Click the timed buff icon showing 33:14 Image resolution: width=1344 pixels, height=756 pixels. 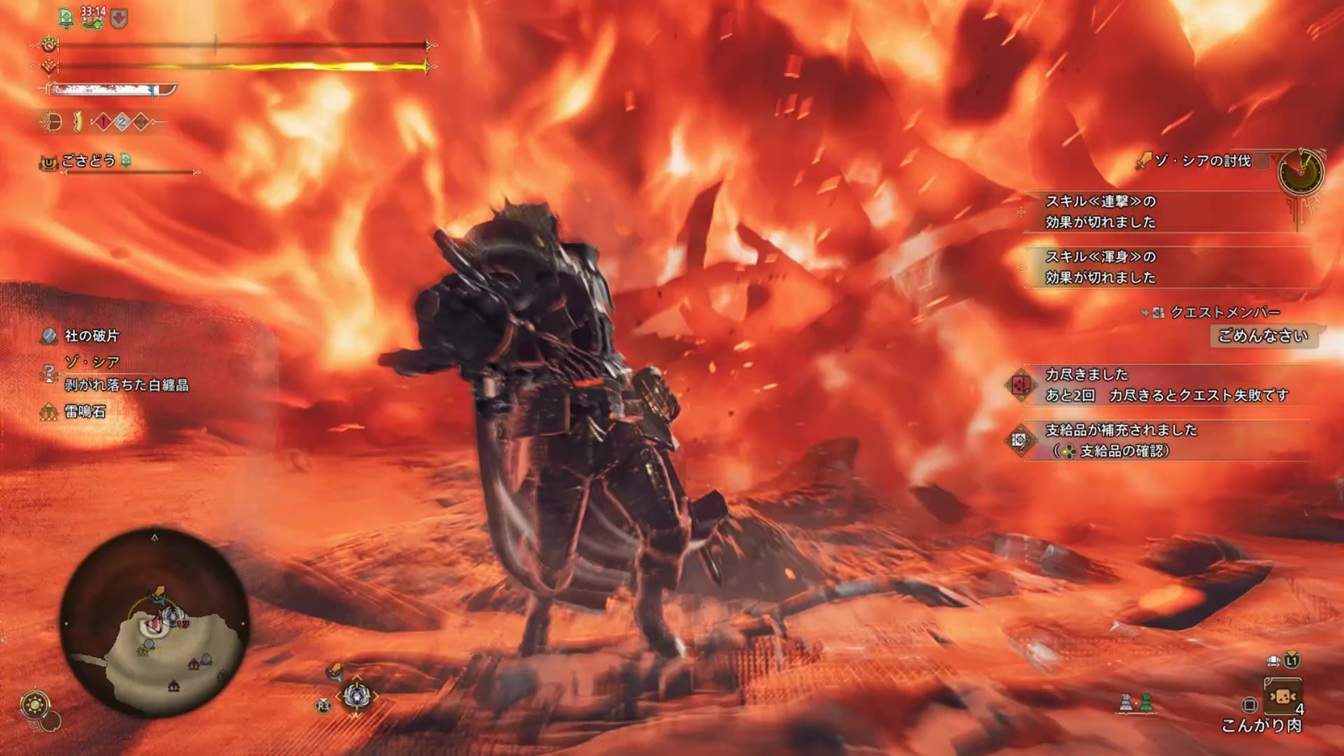[x=92, y=18]
